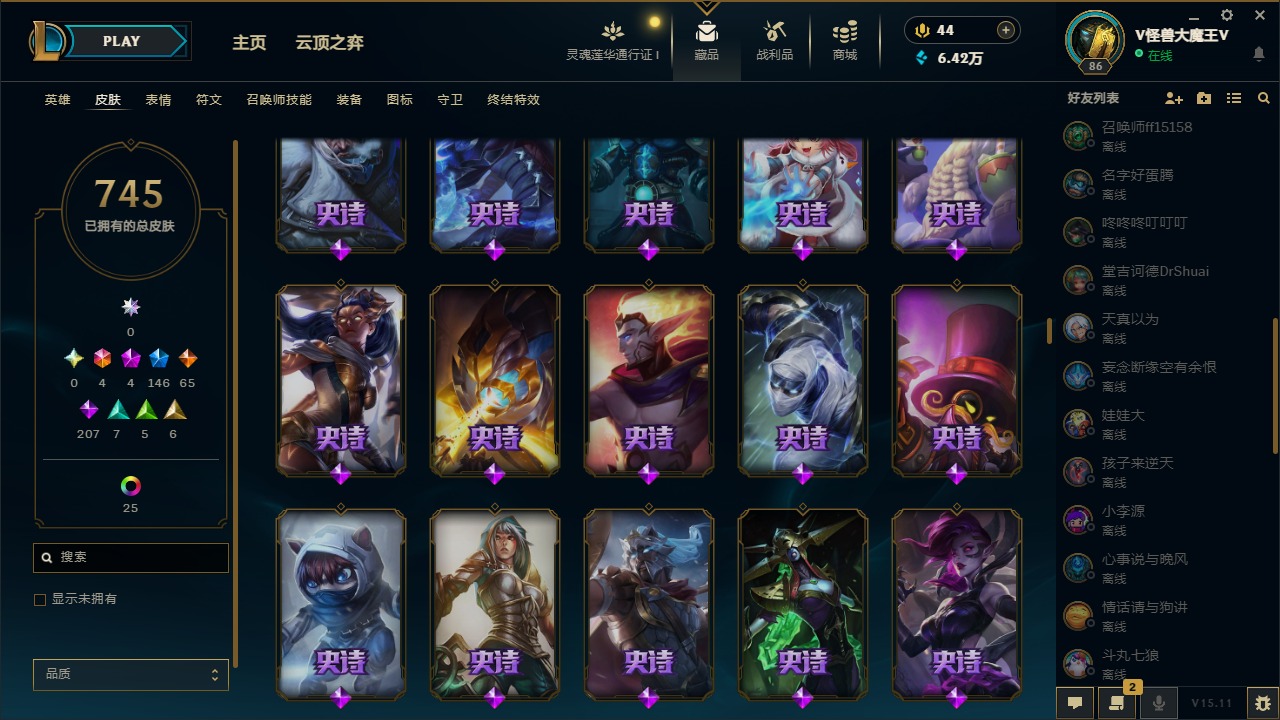Check the 显示未拥有 checkbox
Image resolution: width=1280 pixels, height=720 pixels.
[x=39, y=599]
